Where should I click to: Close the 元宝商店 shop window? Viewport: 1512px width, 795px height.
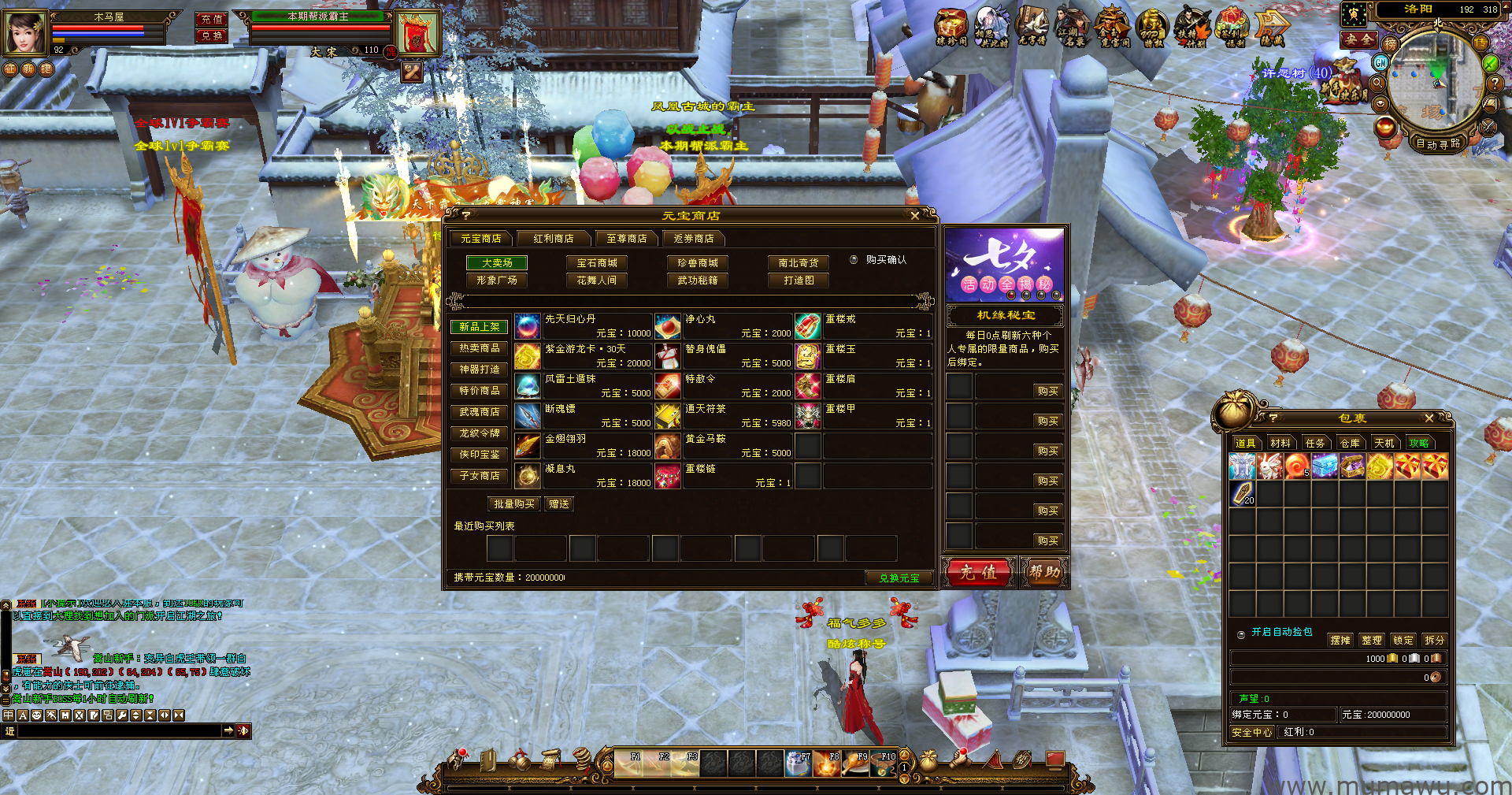[914, 215]
